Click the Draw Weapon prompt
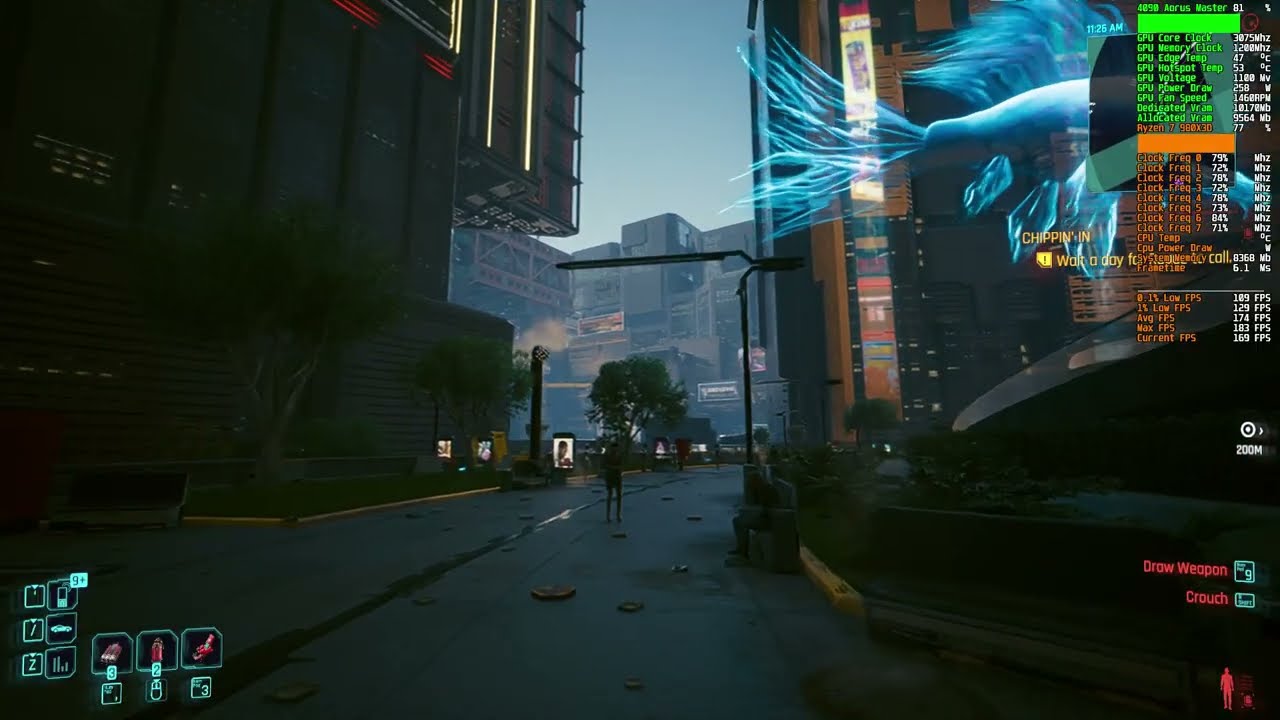The width and height of the screenshot is (1280, 720). (1184, 568)
